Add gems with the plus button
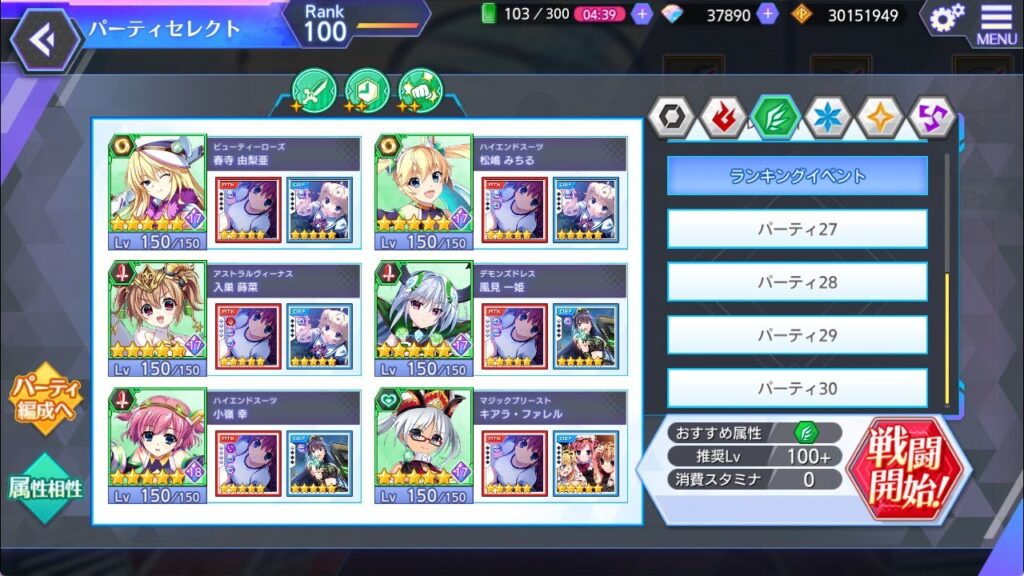The width and height of the screenshot is (1024, 576). coord(768,15)
